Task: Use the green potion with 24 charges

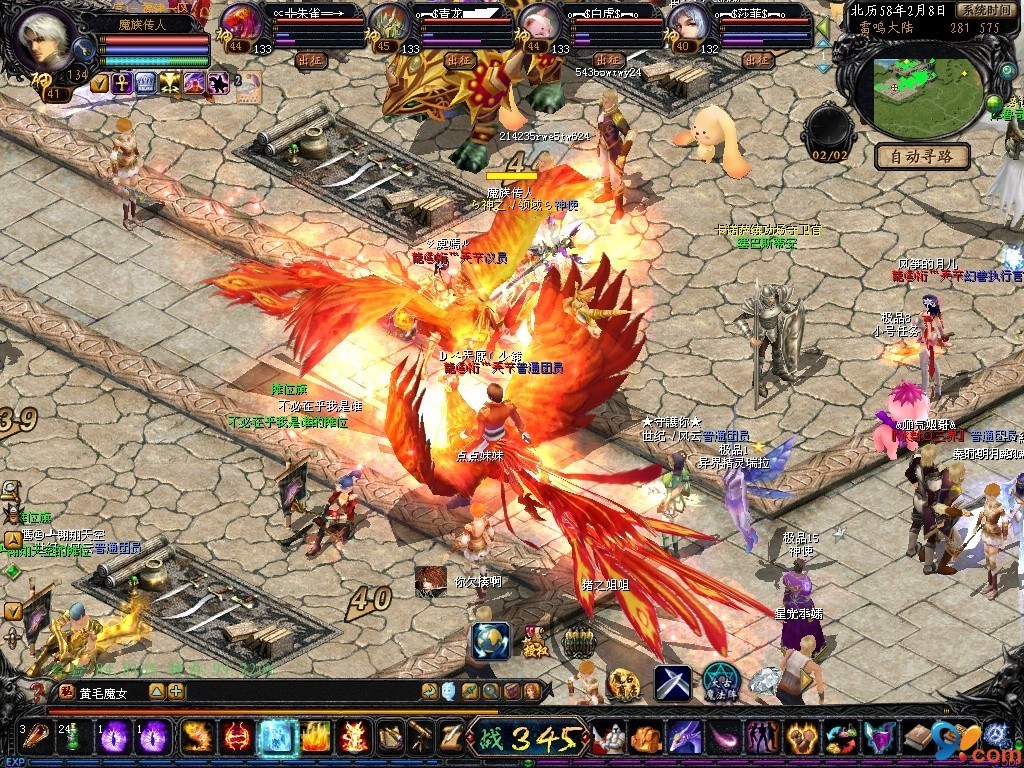Action: click(73, 738)
